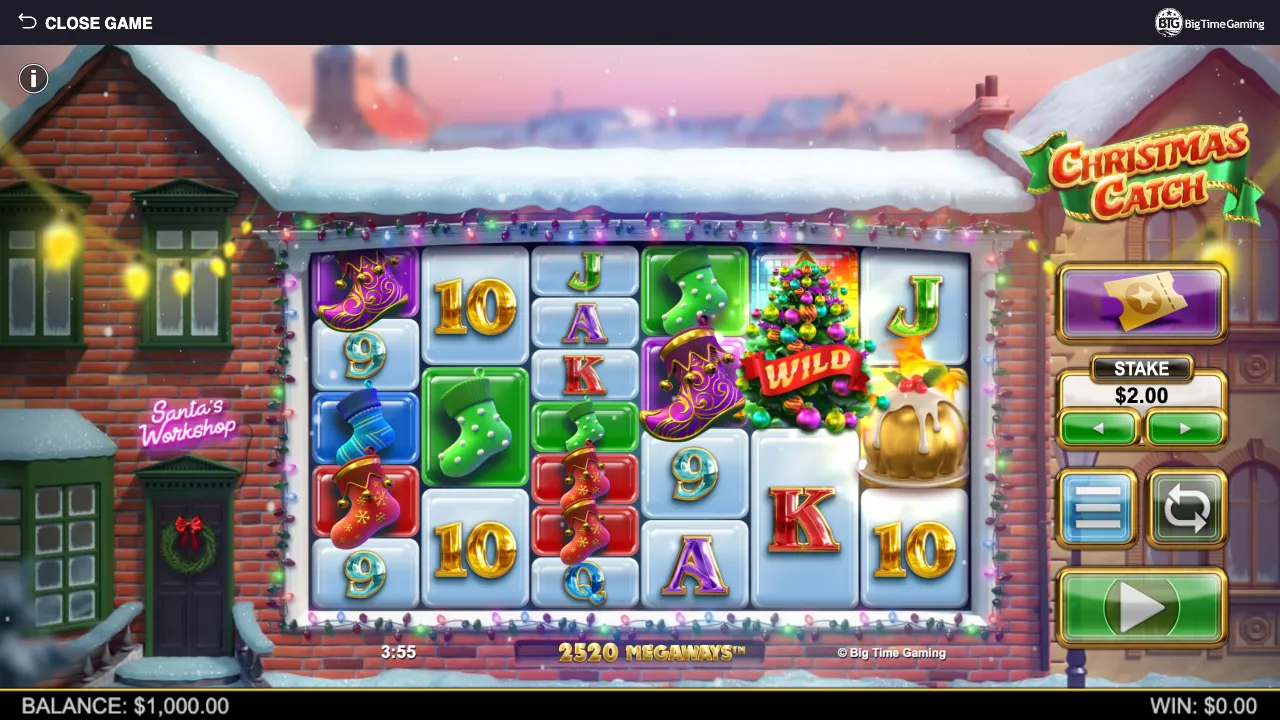Activate the autoplay loop button
Viewport: 1280px width, 720px height.
click(1186, 508)
